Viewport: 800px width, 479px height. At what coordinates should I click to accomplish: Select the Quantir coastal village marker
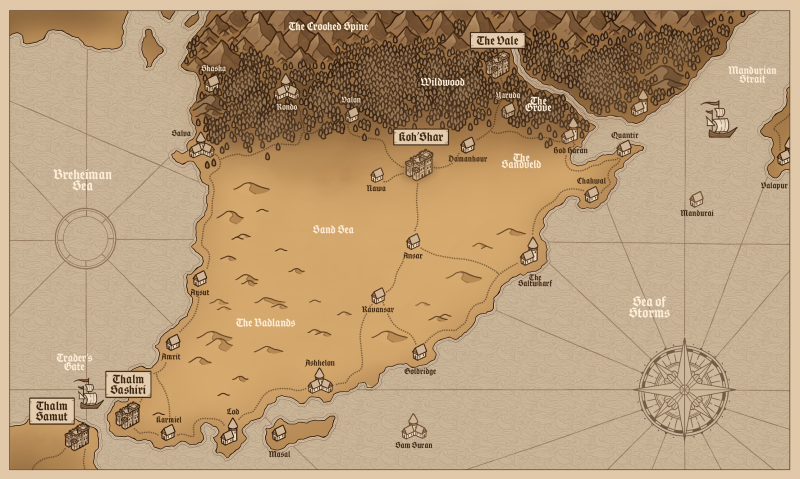click(x=624, y=149)
